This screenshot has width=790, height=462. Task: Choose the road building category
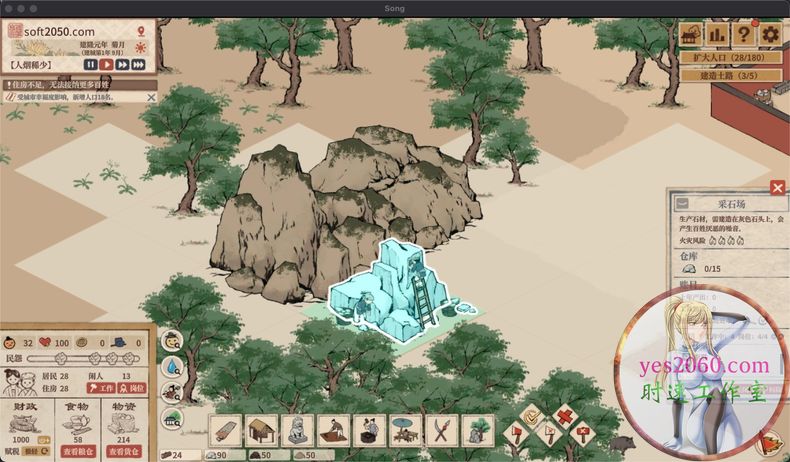tap(228, 430)
